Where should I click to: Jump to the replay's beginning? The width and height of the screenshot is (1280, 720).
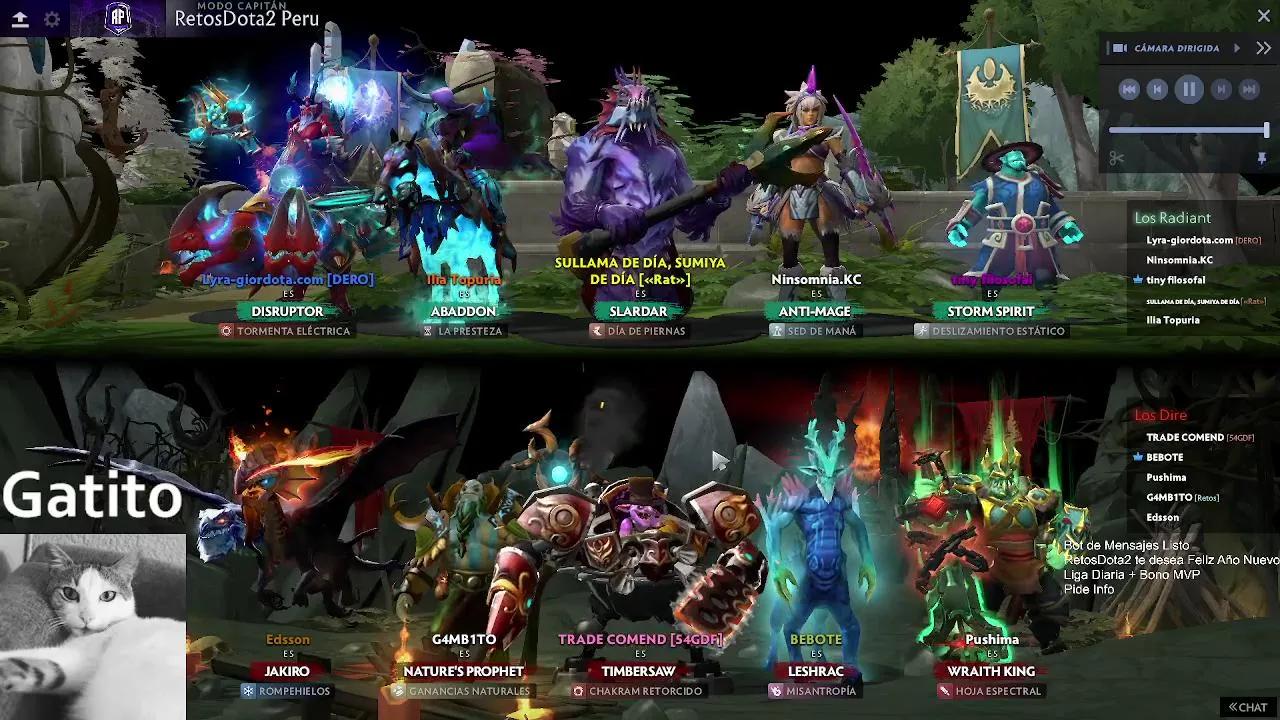coord(1129,90)
